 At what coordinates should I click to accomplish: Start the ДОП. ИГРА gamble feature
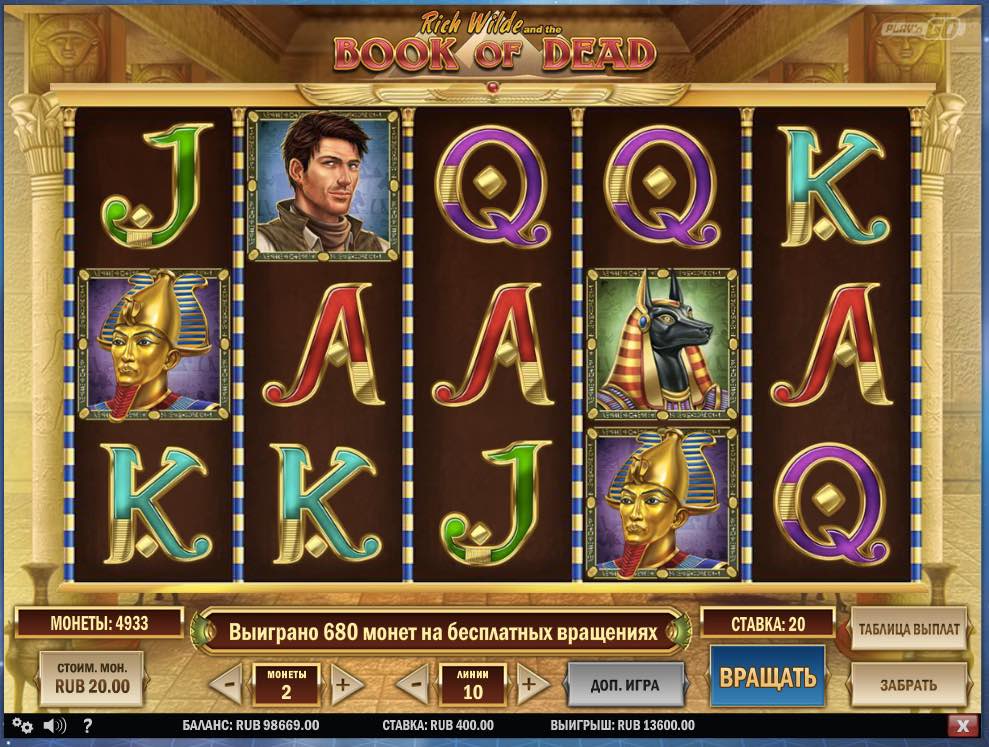click(x=625, y=685)
